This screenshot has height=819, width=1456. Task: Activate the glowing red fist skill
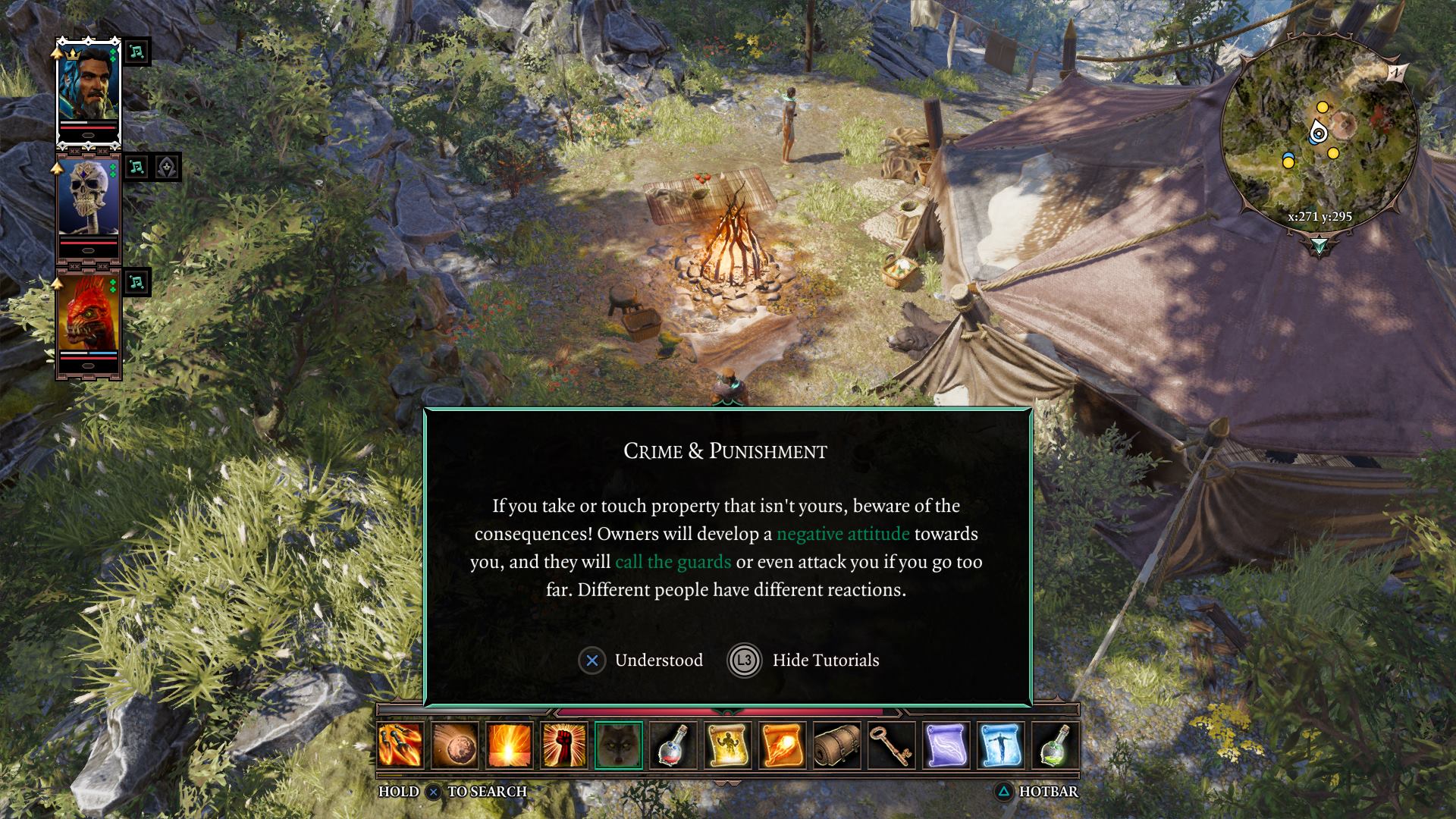564,745
